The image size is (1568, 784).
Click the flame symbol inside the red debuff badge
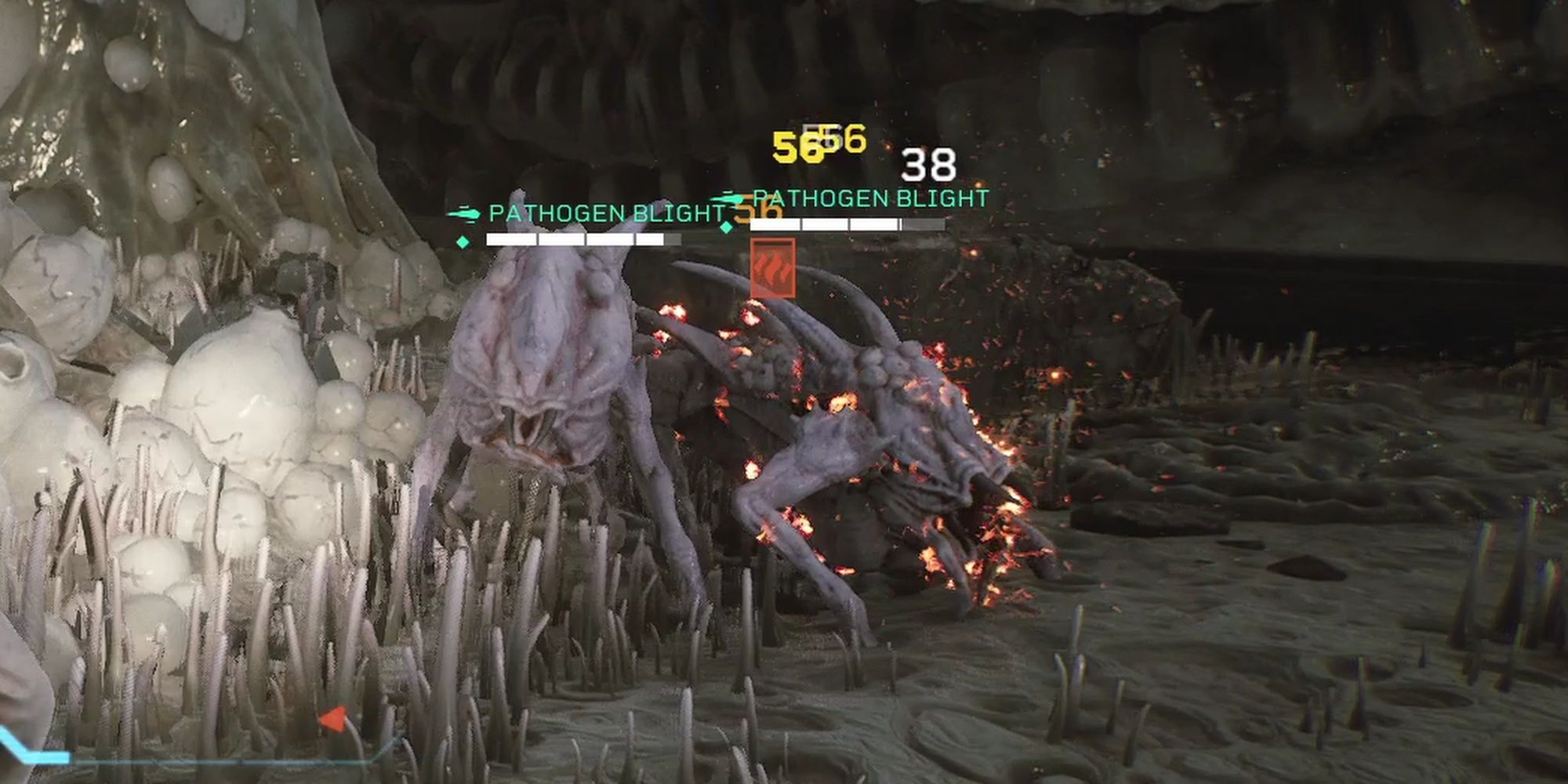(x=773, y=270)
